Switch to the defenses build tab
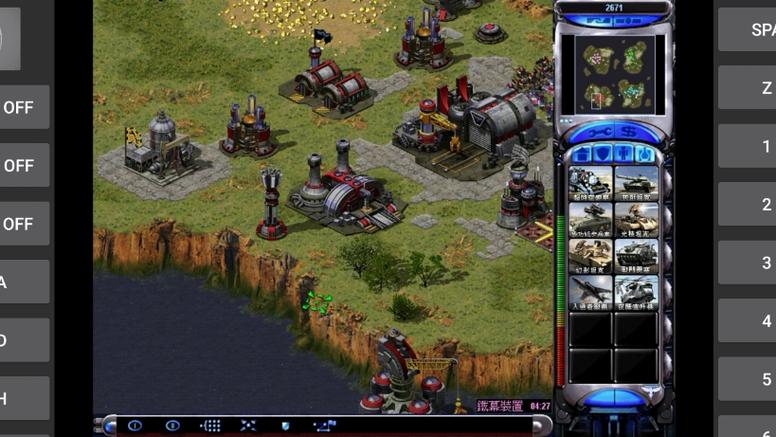 coord(602,154)
